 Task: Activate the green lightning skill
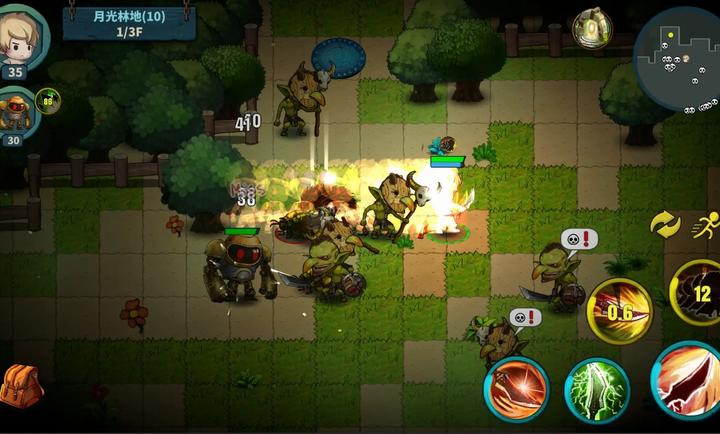(597, 389)
